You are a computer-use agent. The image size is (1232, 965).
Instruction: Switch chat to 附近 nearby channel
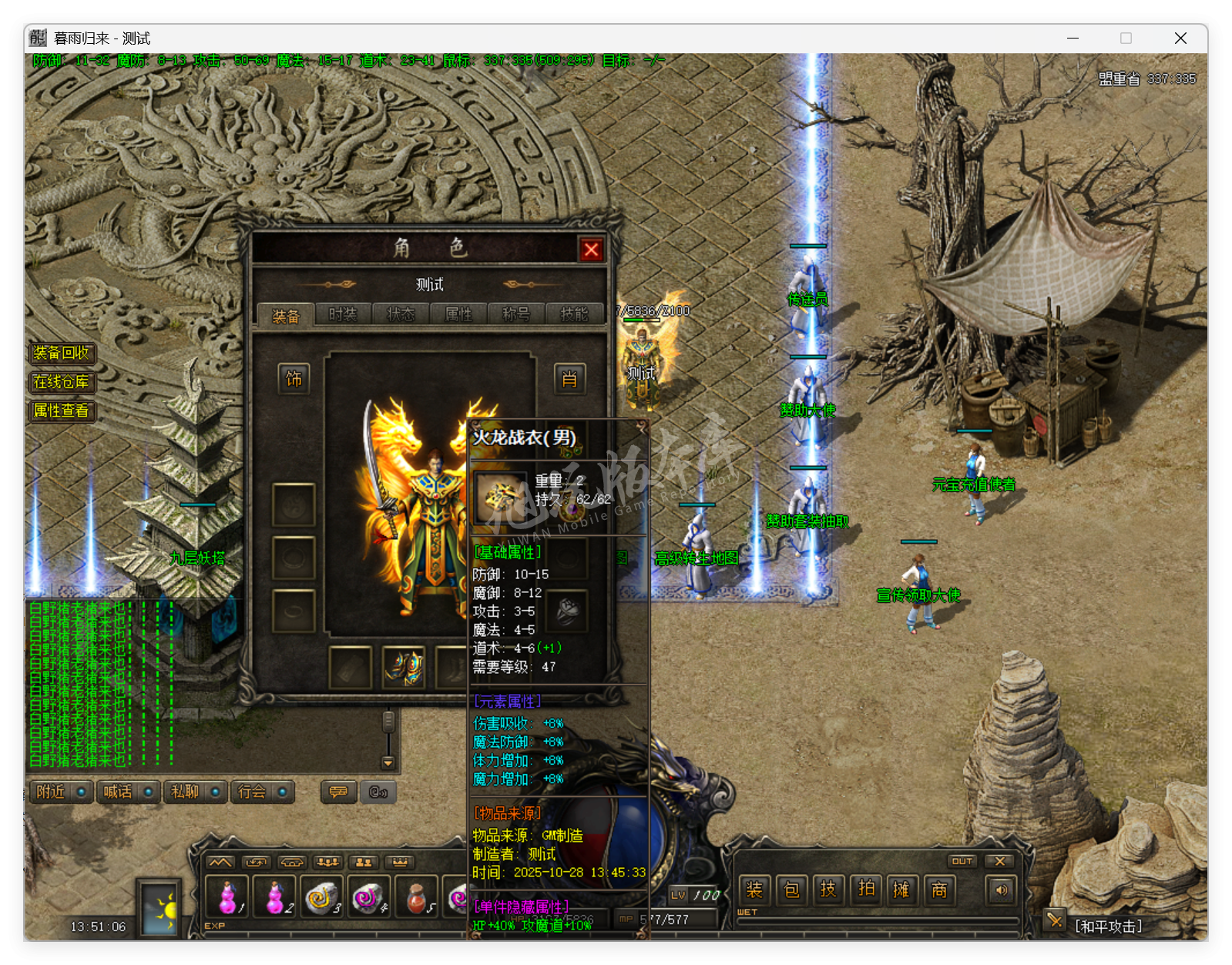pyautogui.click(x=61, y=792)
